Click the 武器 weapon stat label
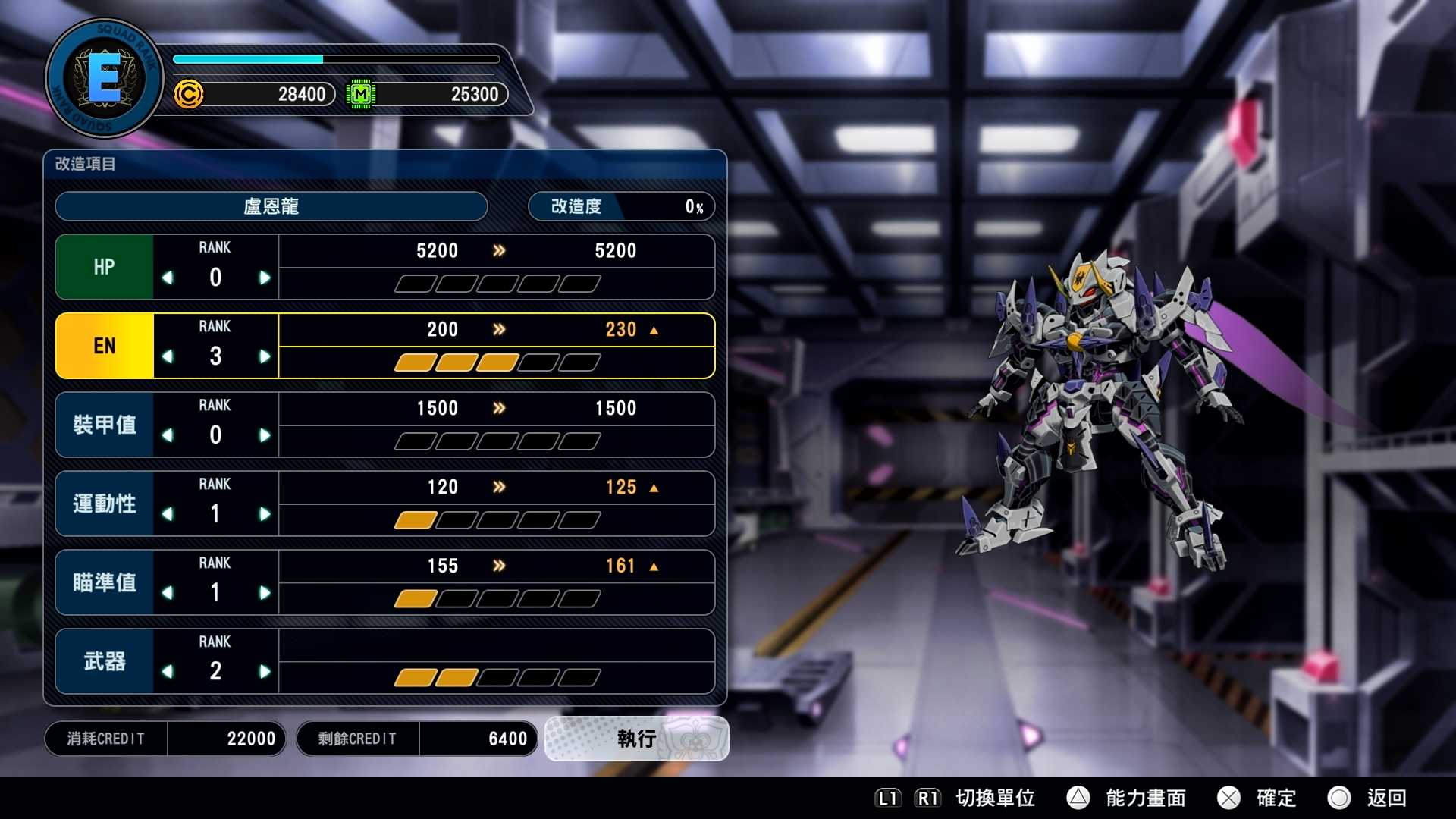Image resolution: width=1456 pixels, height=819 pixels. tap(104, 661)
